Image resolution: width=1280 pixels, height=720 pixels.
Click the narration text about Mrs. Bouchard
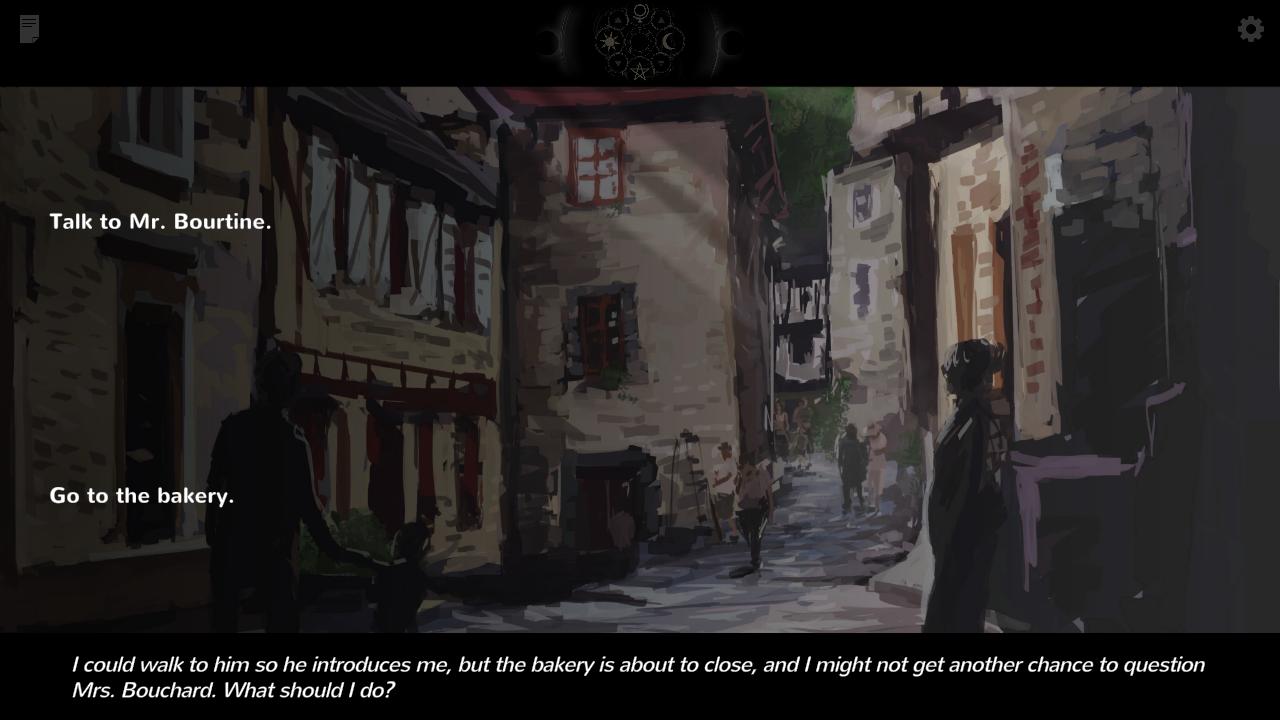coord(636,676)
